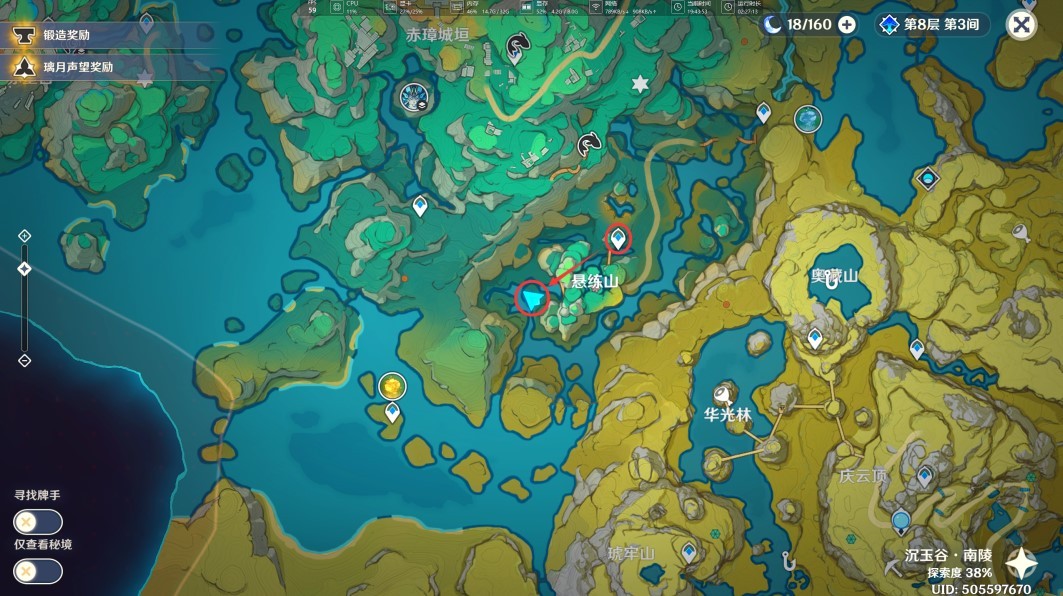Select the teleport waypoint at 琥牢山
1063x596 pixels.
689,551
